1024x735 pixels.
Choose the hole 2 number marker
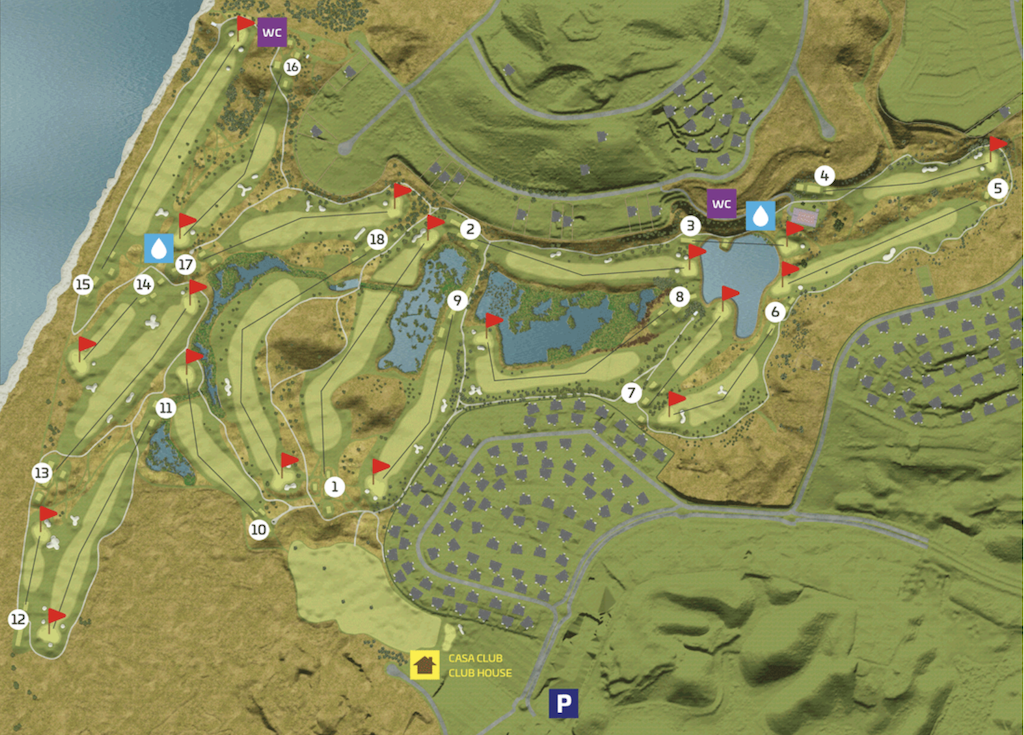pyautogui.click(x=469, y=229)
